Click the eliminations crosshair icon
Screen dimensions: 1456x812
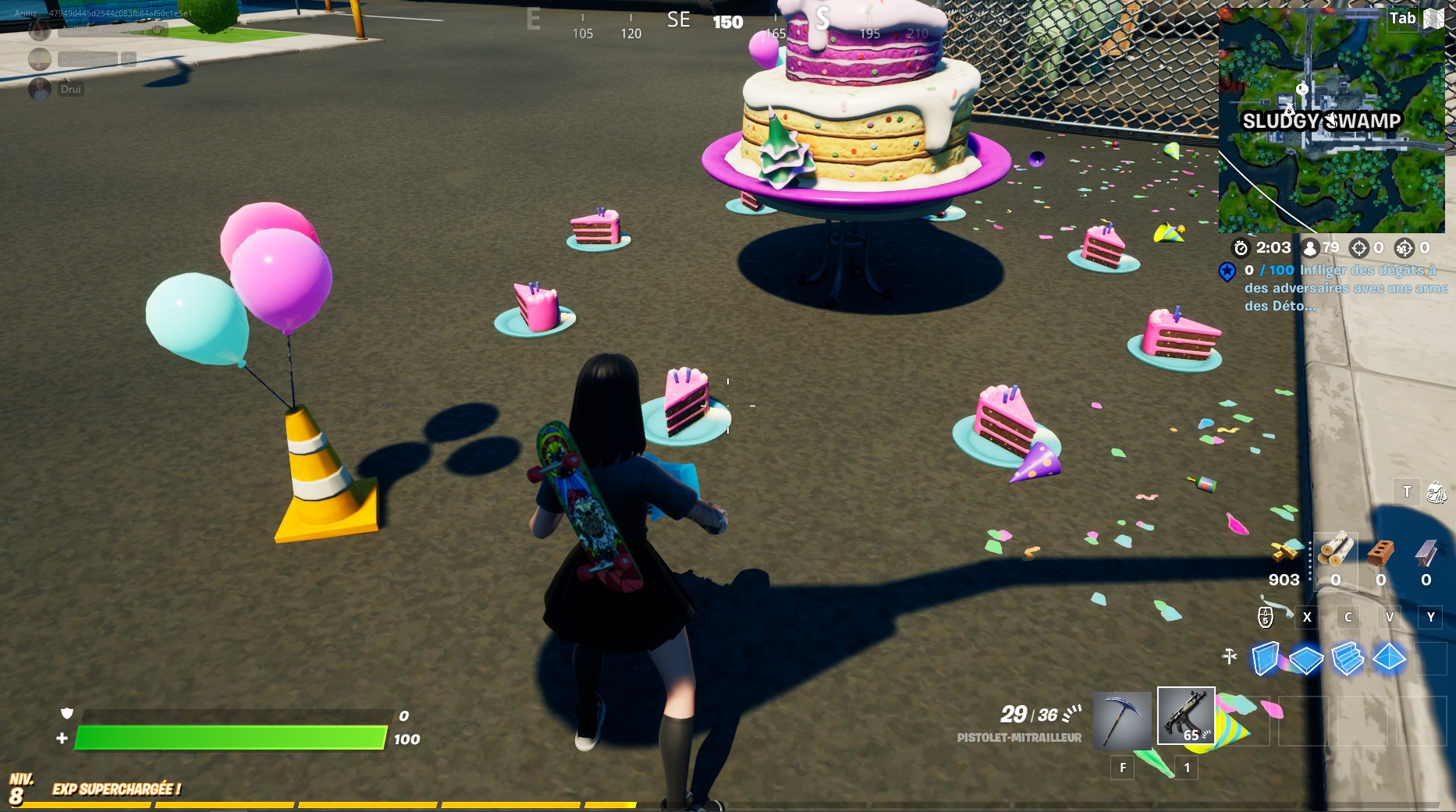click(x=1358, y=249)
